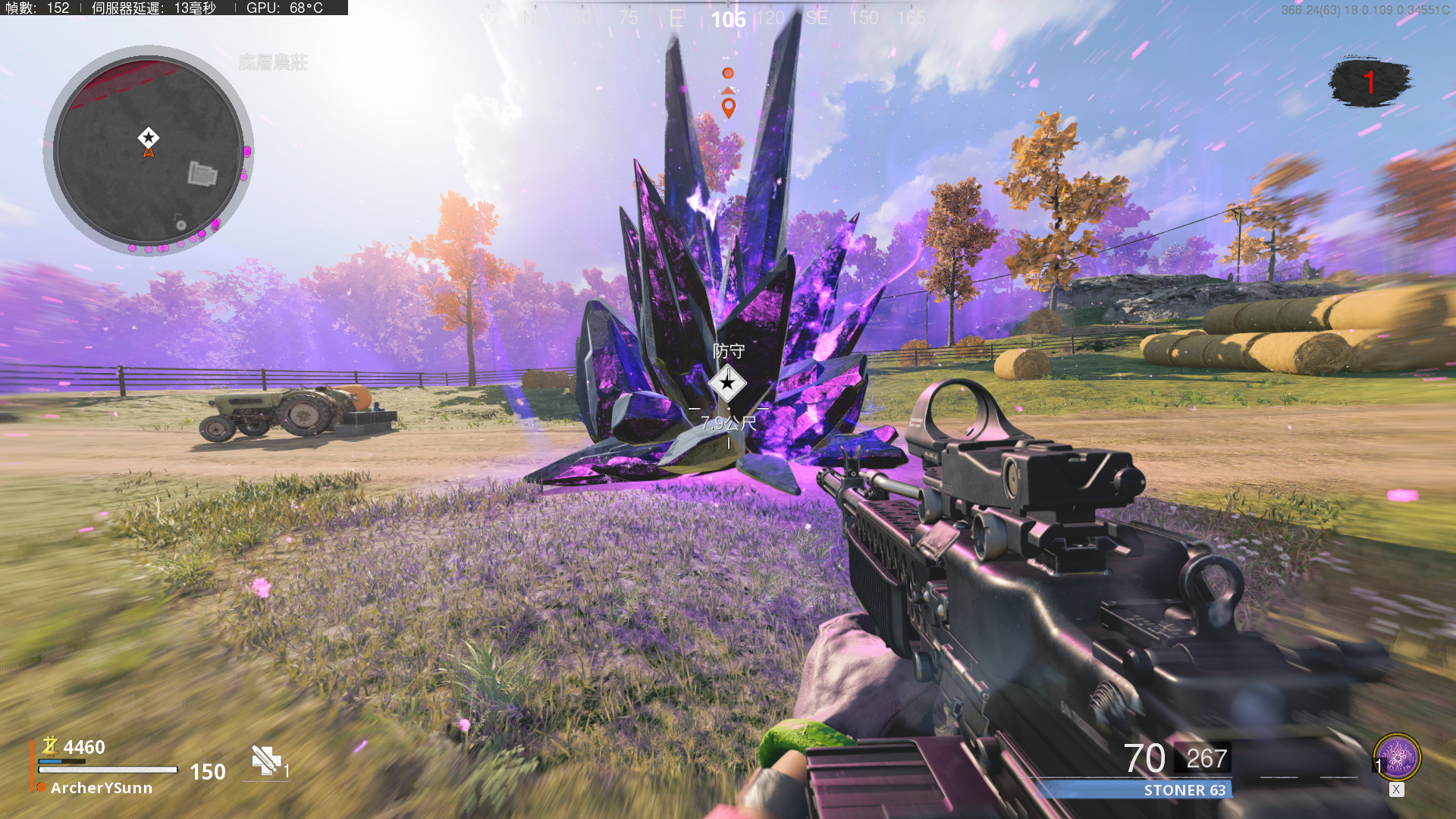Select the crossed-out equipment icon
The width and height of the screenshot is (1456, 819).
(x=266, y=760)
